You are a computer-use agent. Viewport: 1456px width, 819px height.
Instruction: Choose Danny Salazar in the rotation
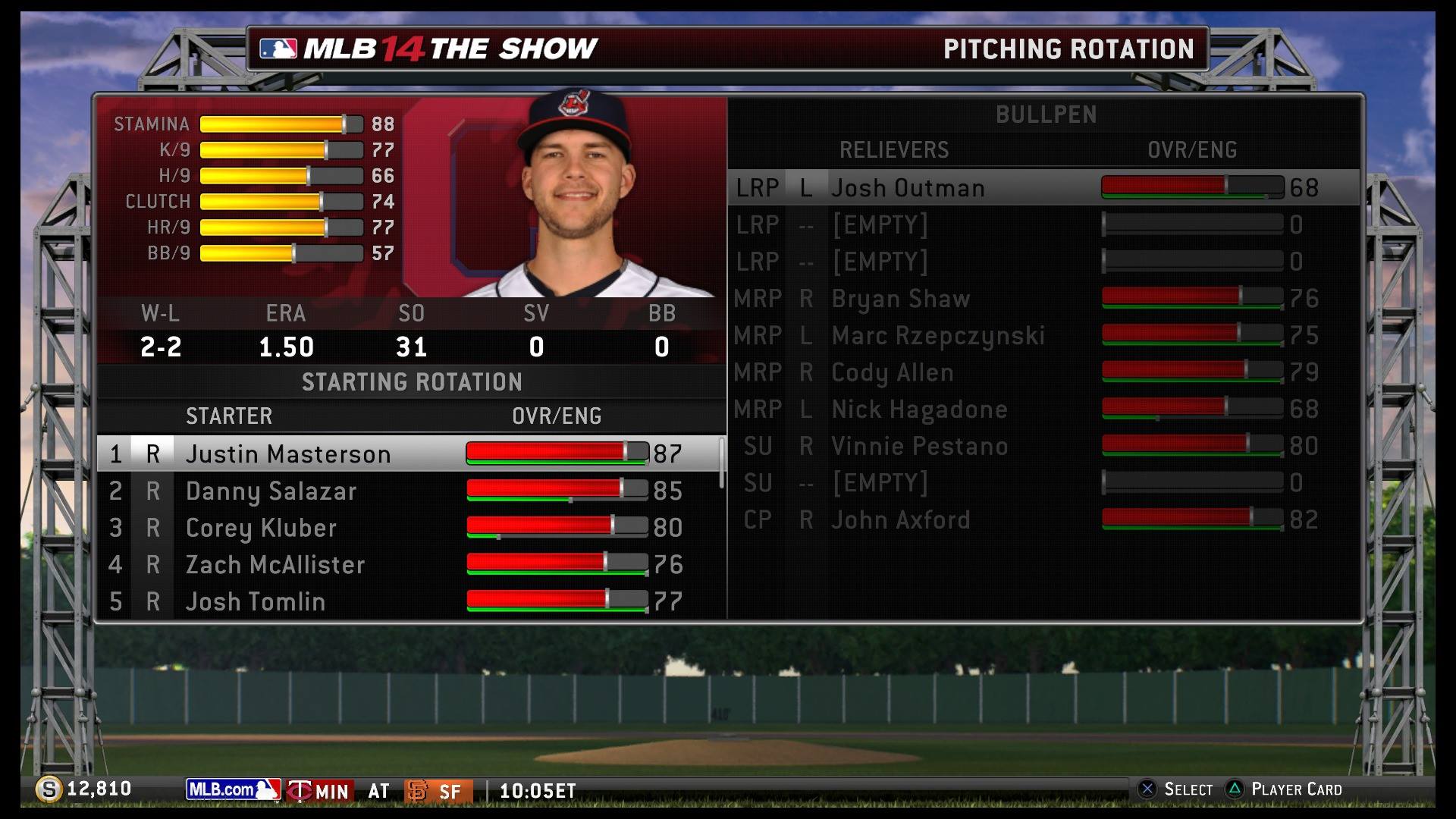(x=271, y=491)
